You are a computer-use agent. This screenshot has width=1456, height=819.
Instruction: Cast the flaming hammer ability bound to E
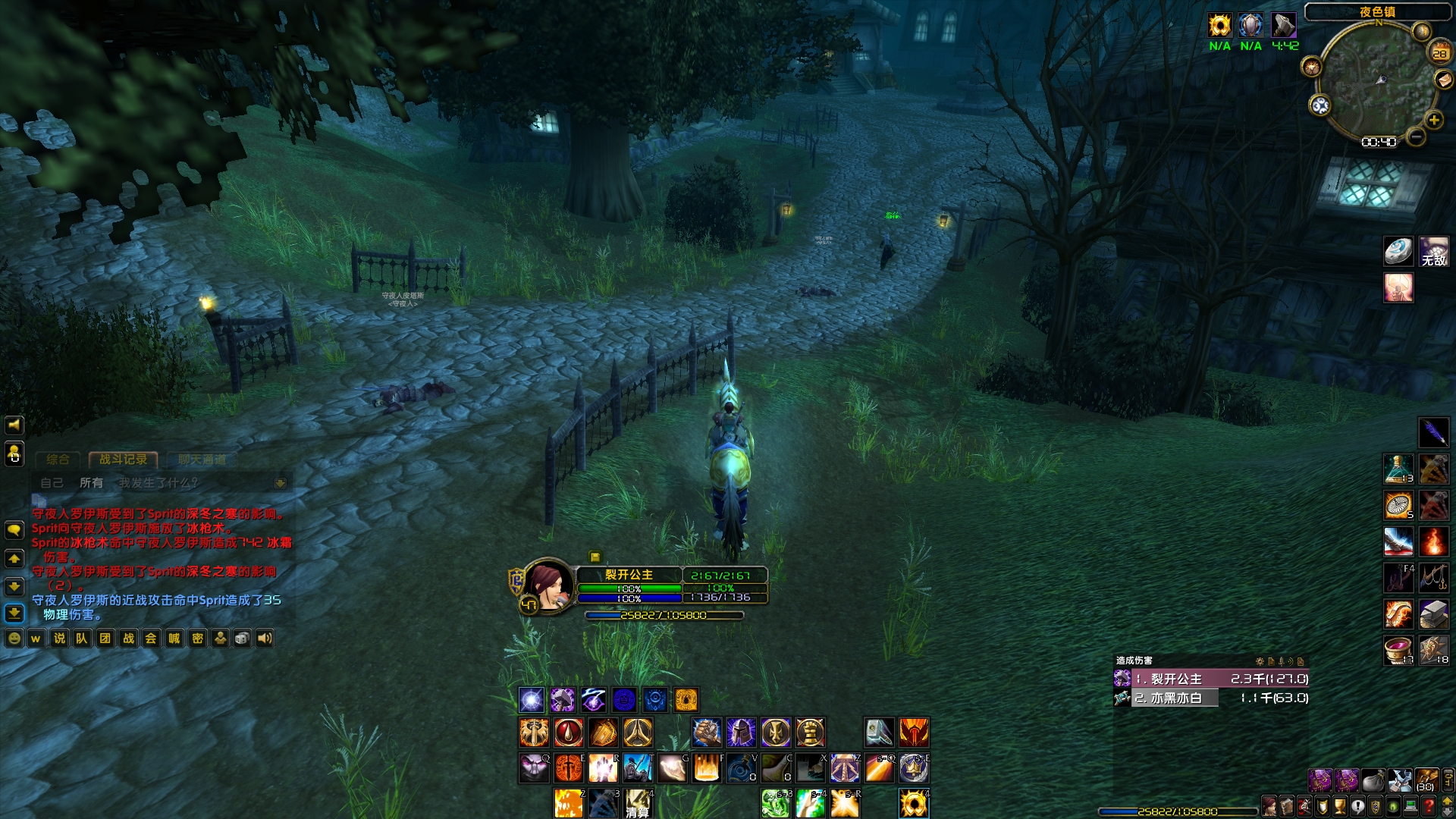(569, 768)
